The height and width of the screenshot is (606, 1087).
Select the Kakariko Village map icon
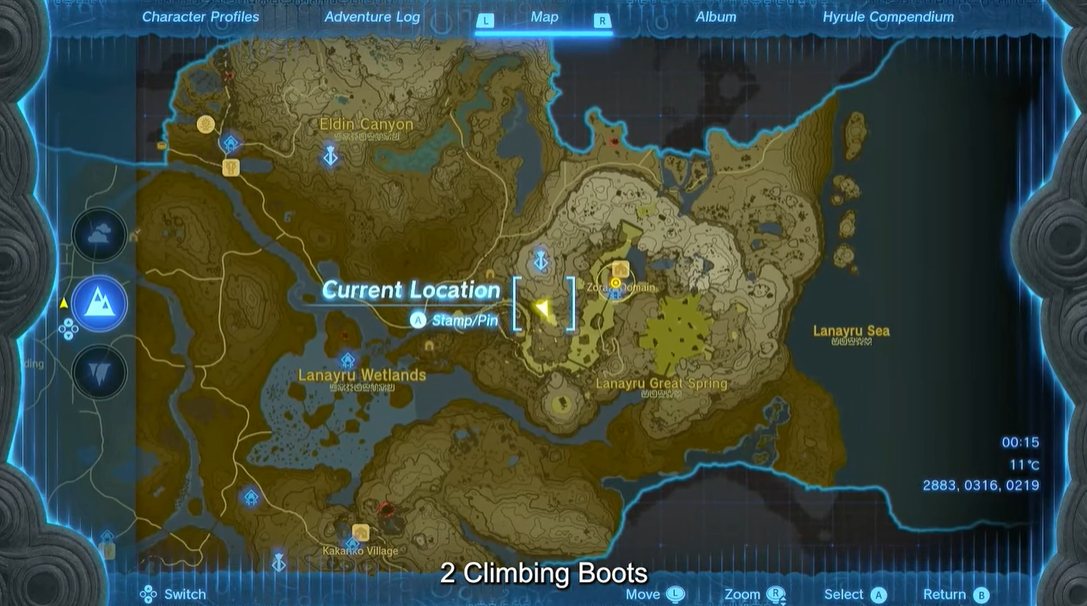pyautogui.click(x=360, y=533)
